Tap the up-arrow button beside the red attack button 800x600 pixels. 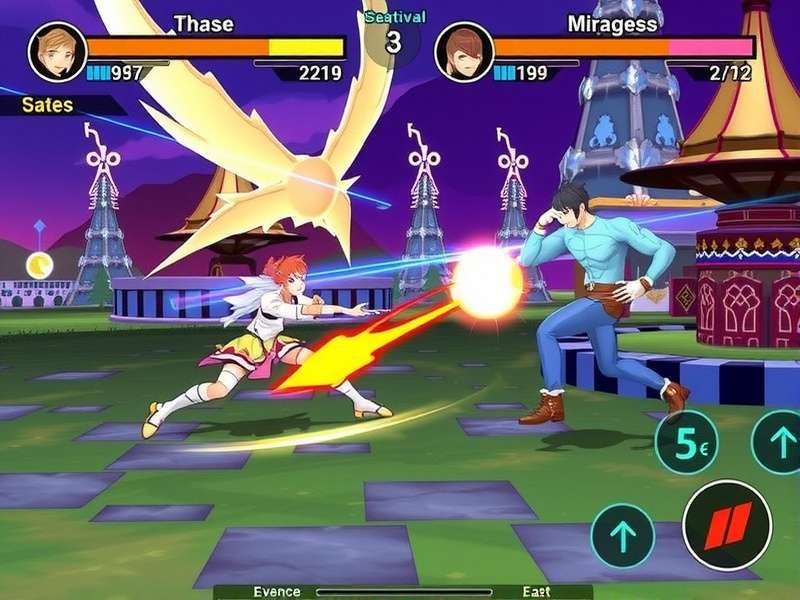pyautogui.click(x=622, y=535)
